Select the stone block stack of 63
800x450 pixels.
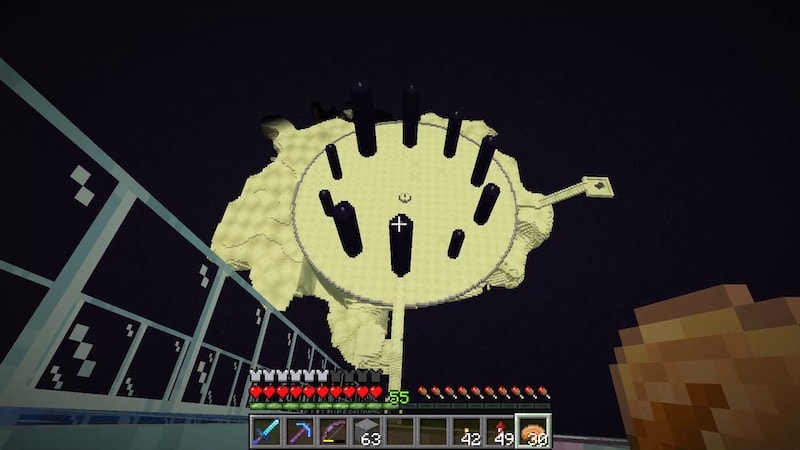tap(367, 432)
